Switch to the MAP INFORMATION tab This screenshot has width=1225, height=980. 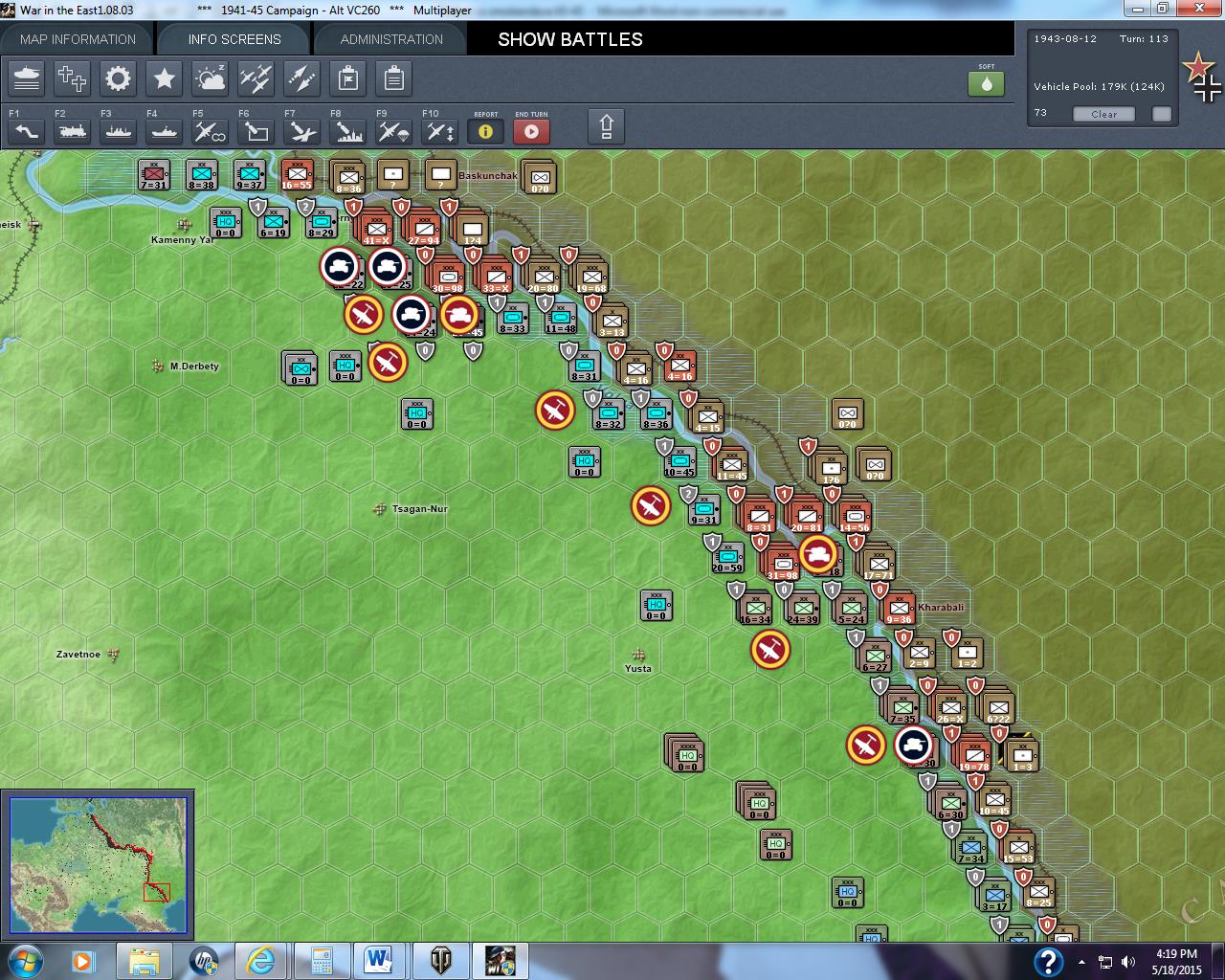pos(77,39)
